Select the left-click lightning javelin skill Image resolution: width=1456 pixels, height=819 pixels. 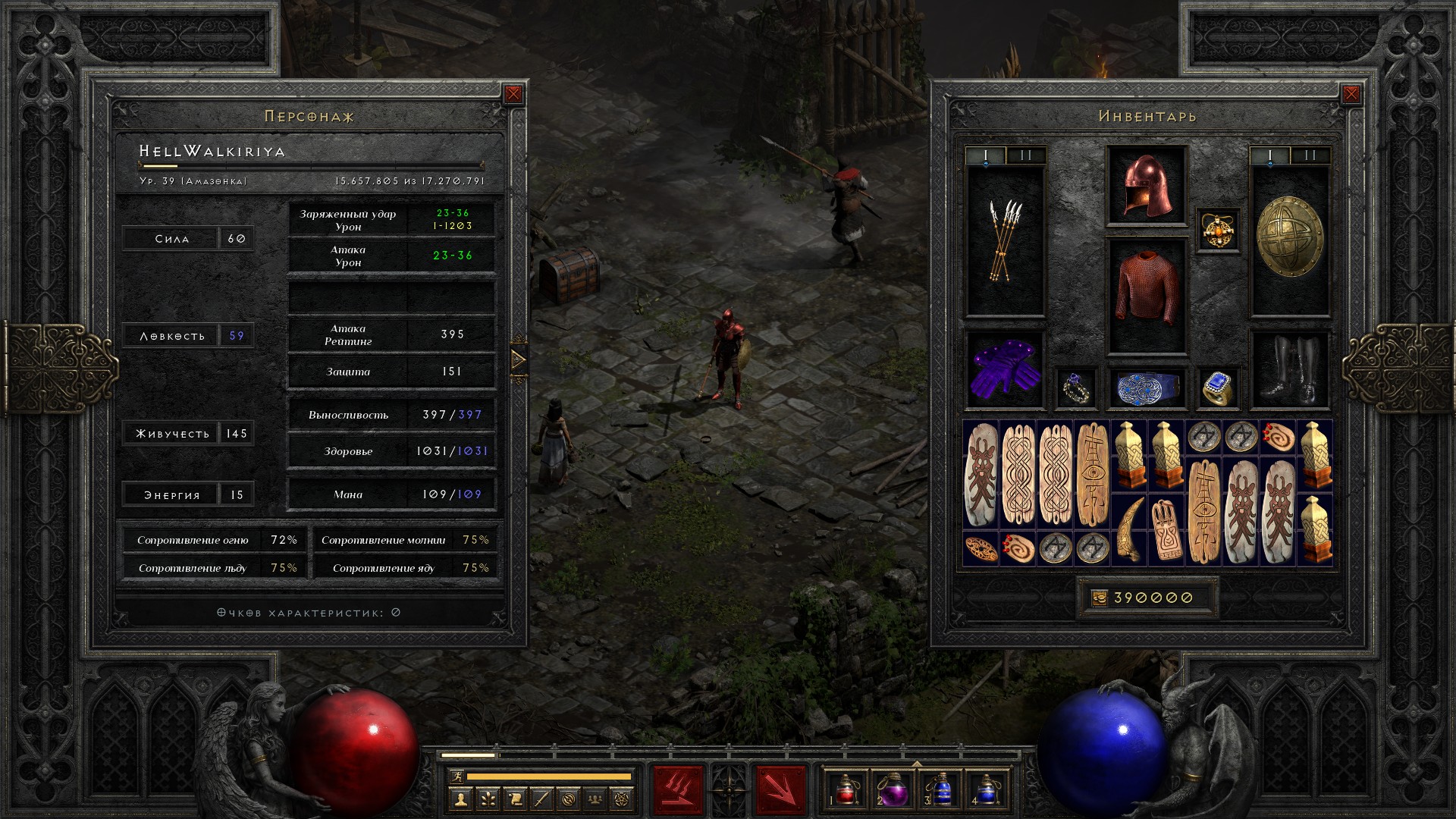pos(678,789)
